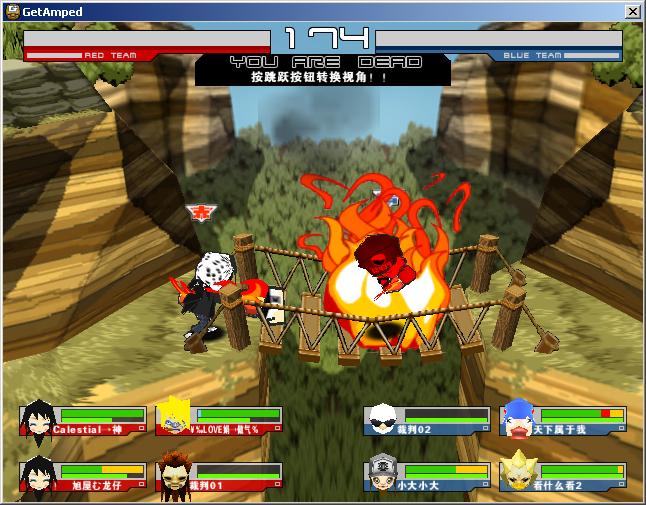Close the GetAmped window
The height and width of the screenshot is (505, 646).
tap(632, 10)
